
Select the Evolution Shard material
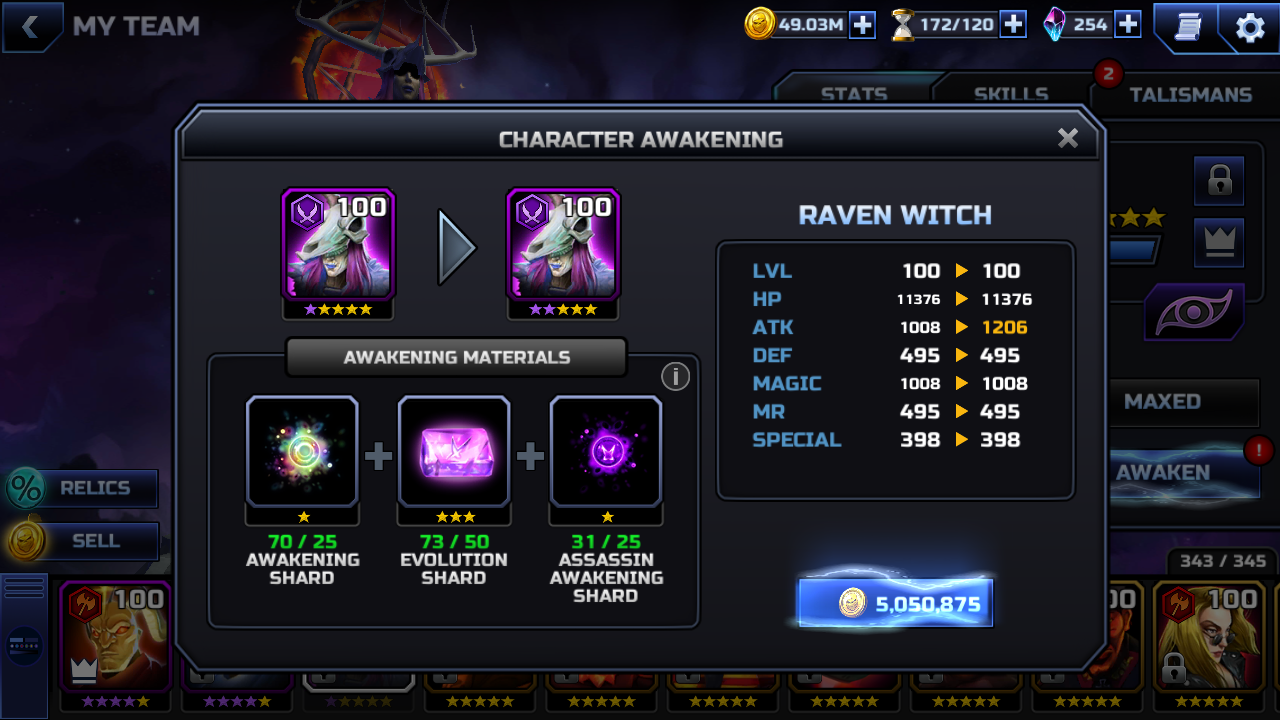point(454,452)
